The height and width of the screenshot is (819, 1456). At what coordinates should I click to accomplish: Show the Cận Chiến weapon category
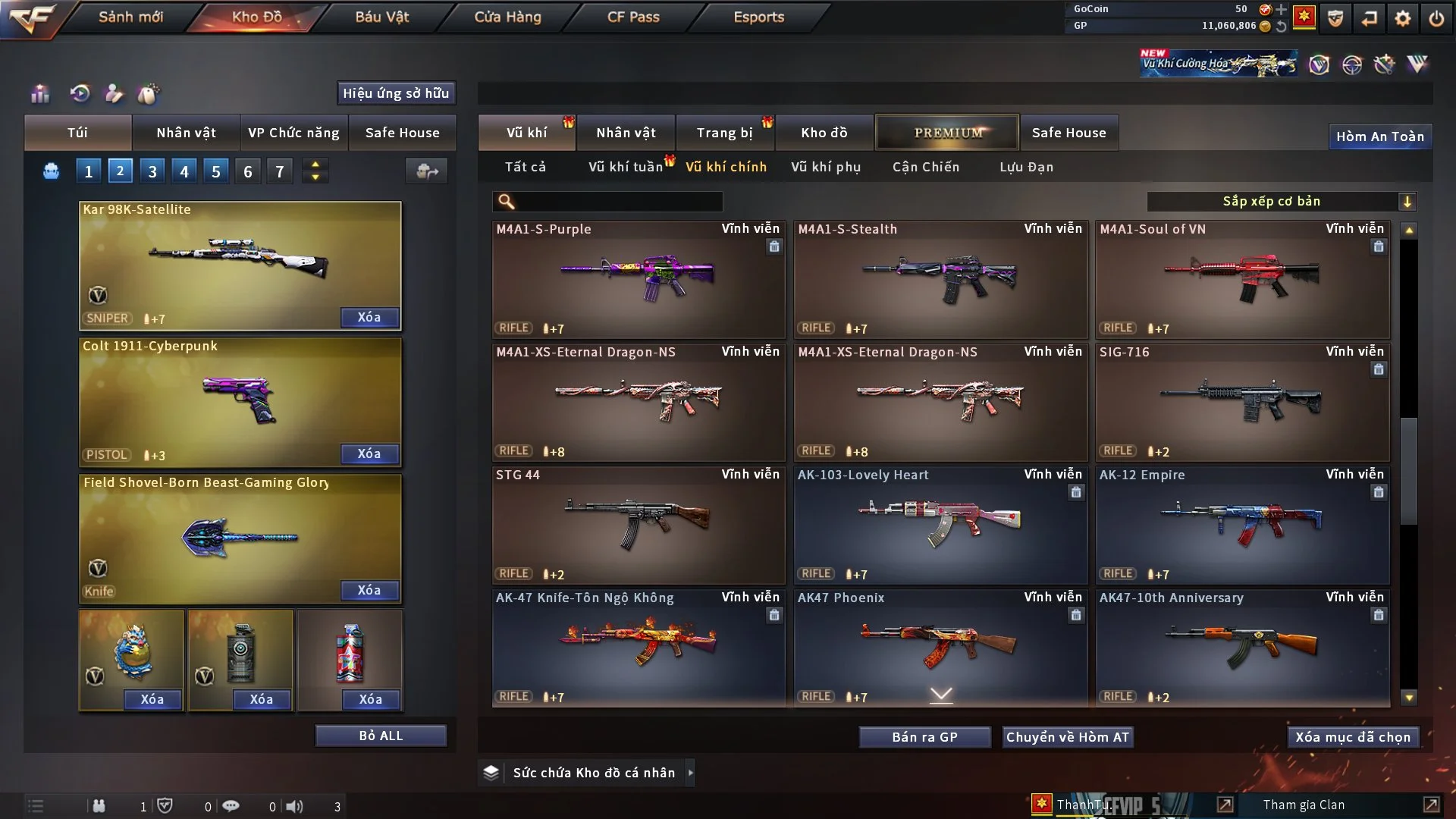[x=925, y=167]
